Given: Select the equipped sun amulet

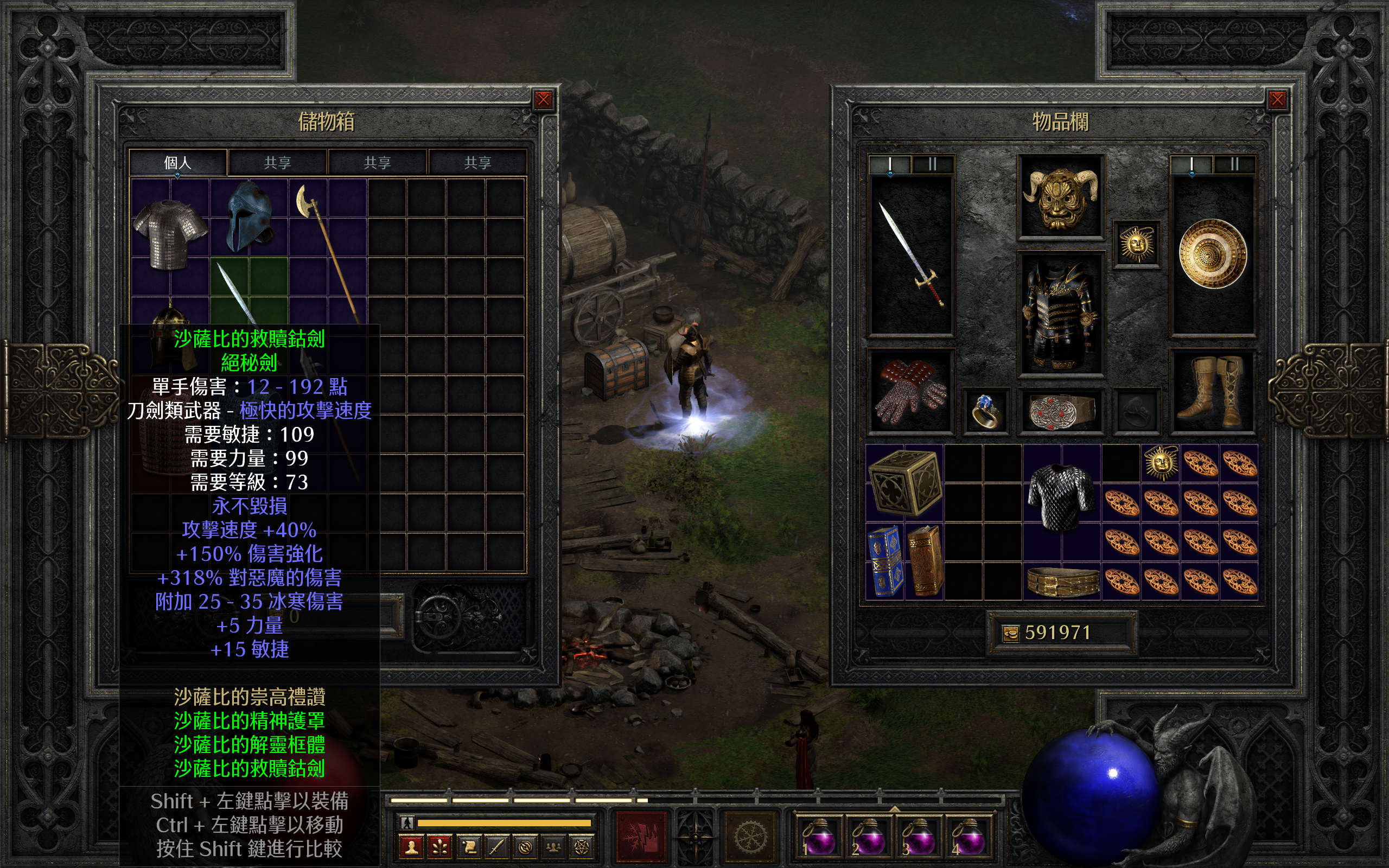Looking at the screenshot, I should pyautogui.click(x=1137, y=245).
